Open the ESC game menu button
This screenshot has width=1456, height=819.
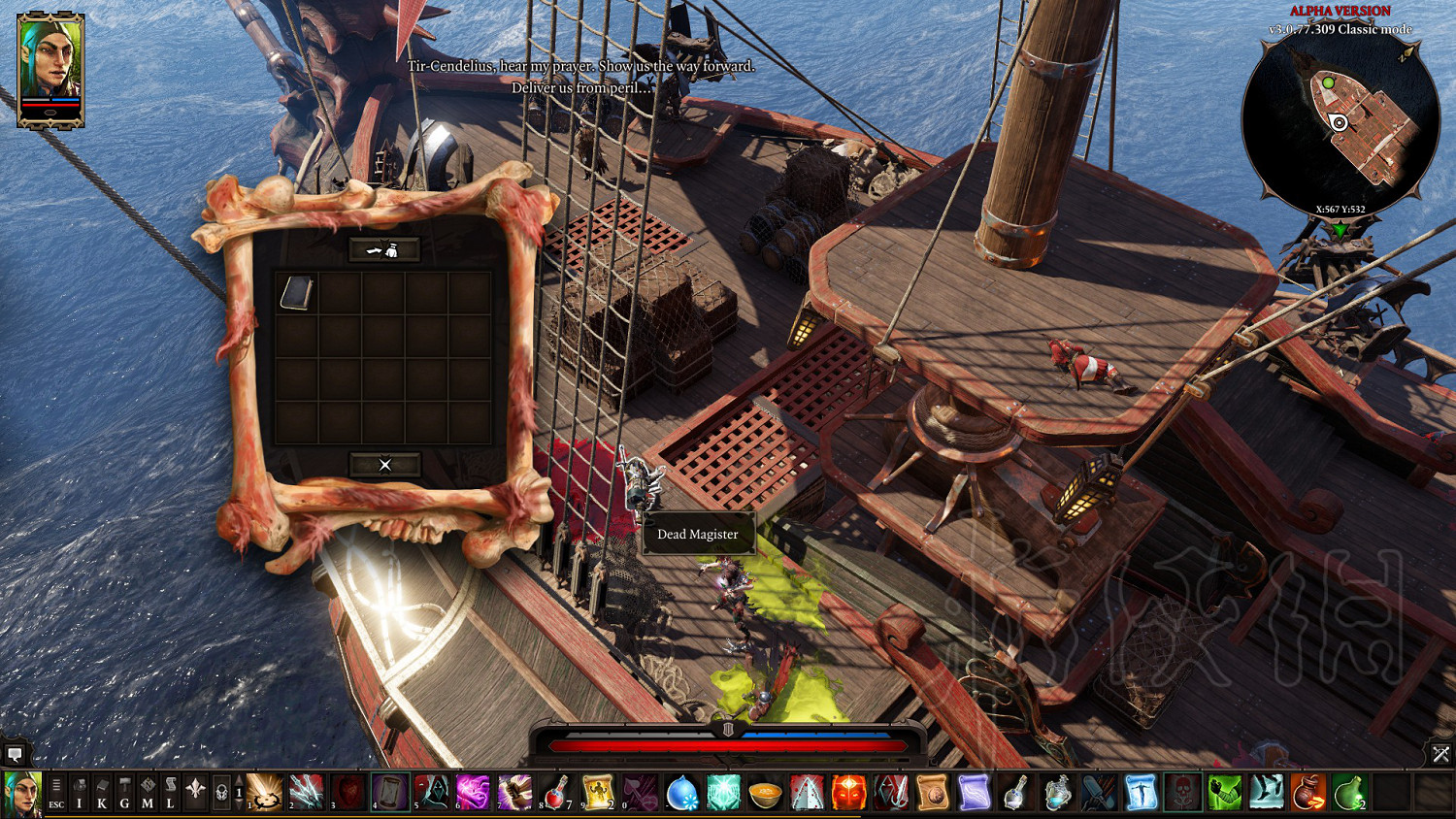56,793
